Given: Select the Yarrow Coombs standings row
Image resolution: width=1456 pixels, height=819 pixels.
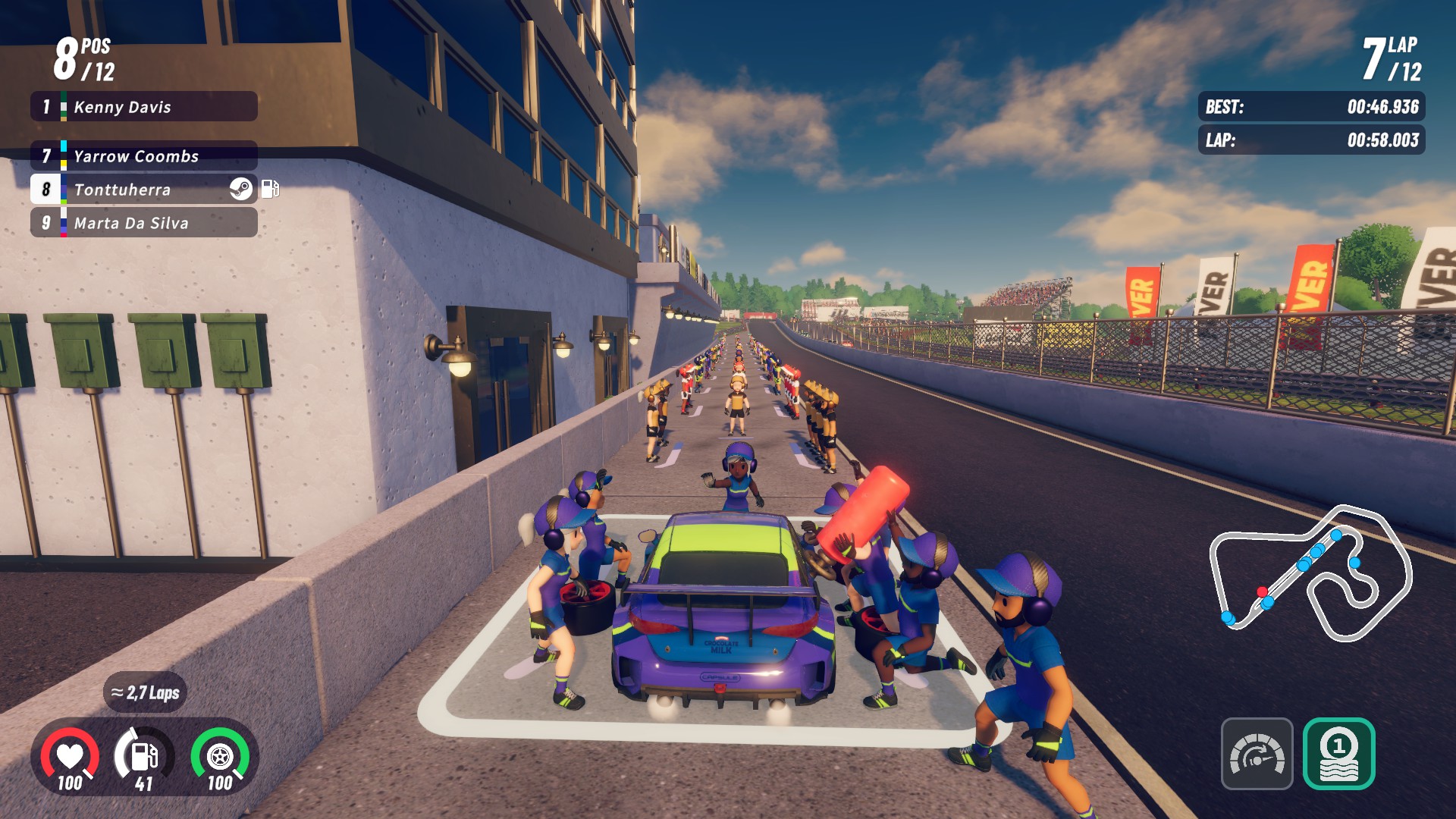Looking at the screenshot, I should pos(144,156).
